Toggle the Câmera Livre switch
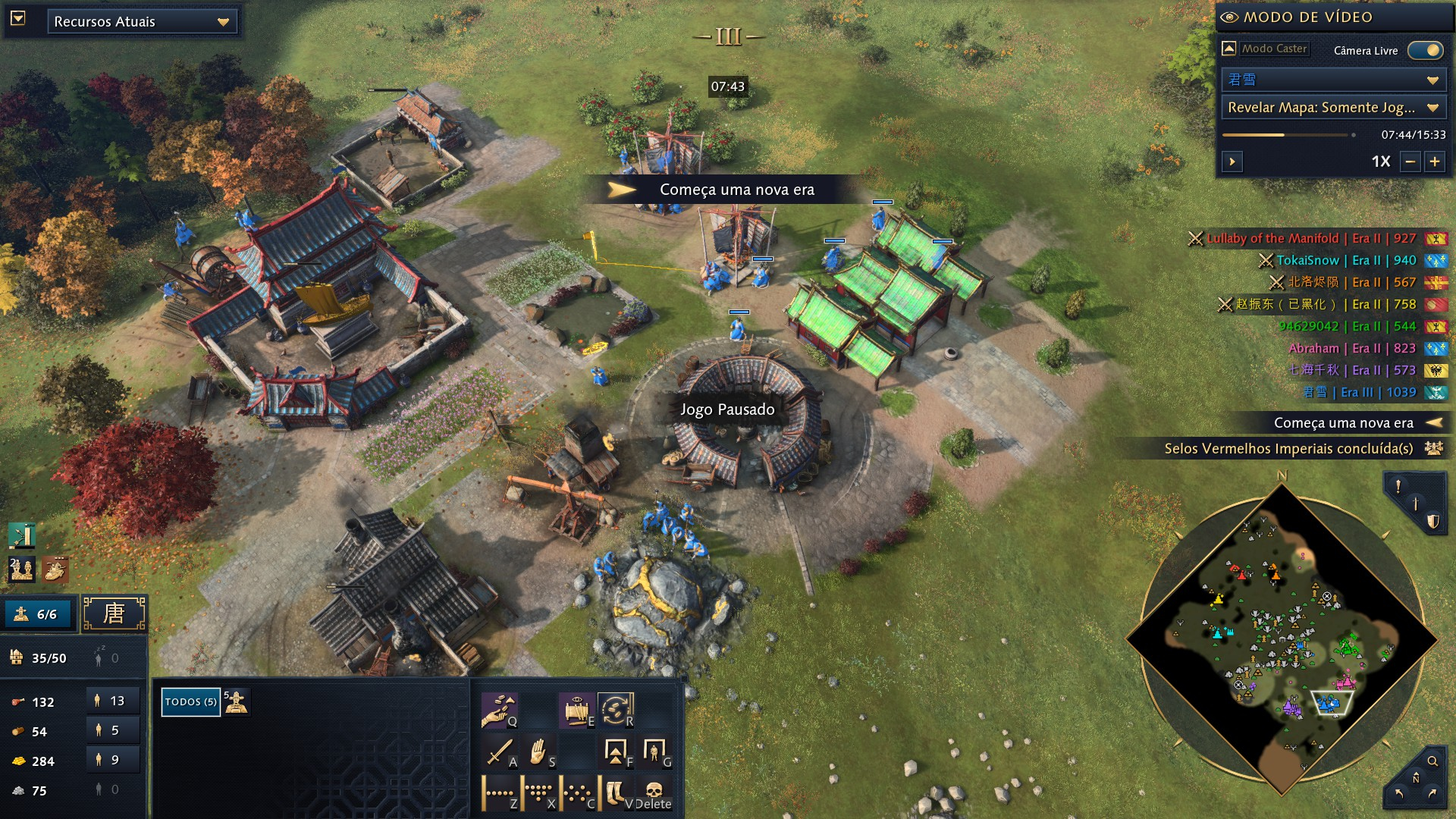Screen dimensions: 1456x819 point(1425,50)
